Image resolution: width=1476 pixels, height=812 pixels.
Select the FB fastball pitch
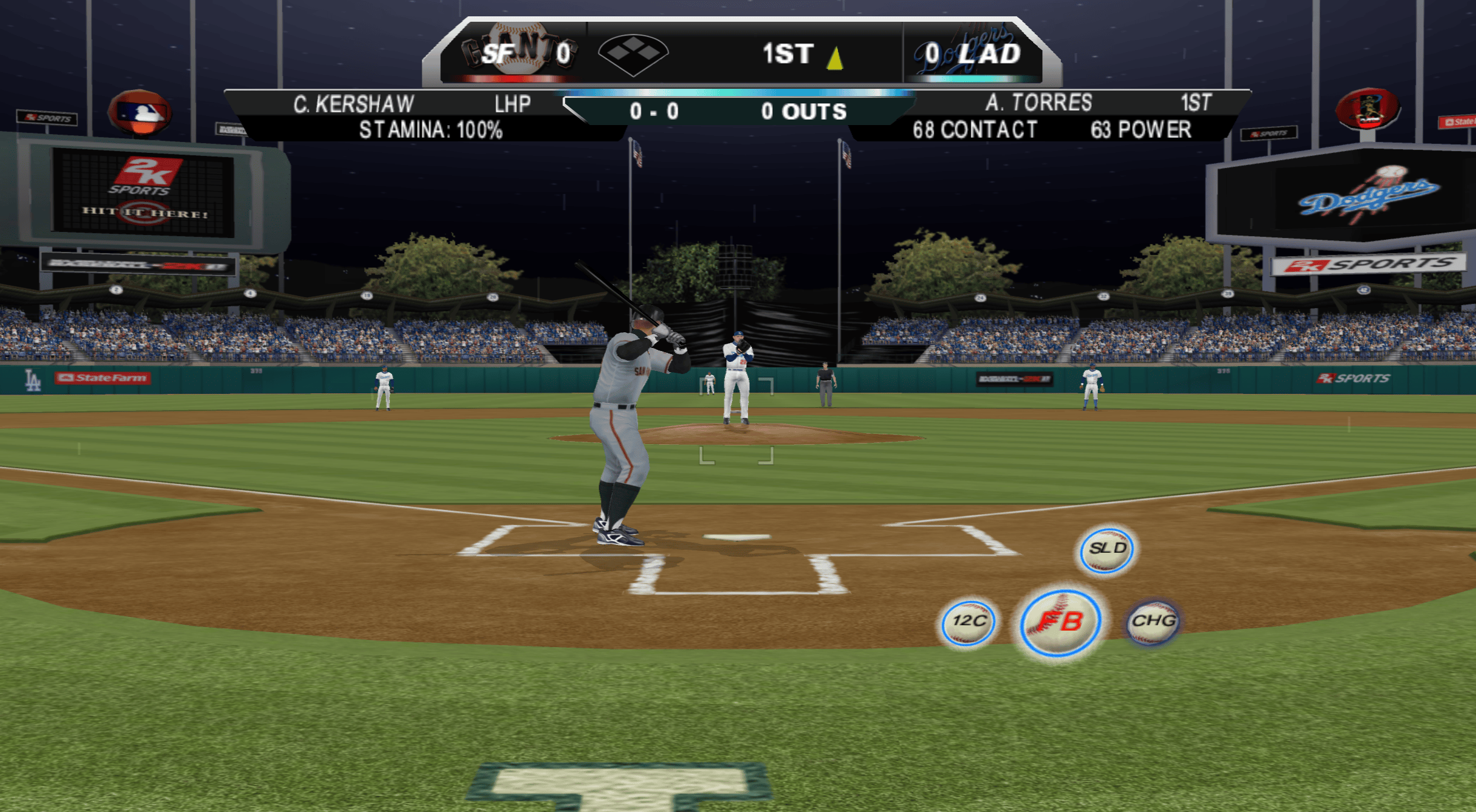point(1060,622)
